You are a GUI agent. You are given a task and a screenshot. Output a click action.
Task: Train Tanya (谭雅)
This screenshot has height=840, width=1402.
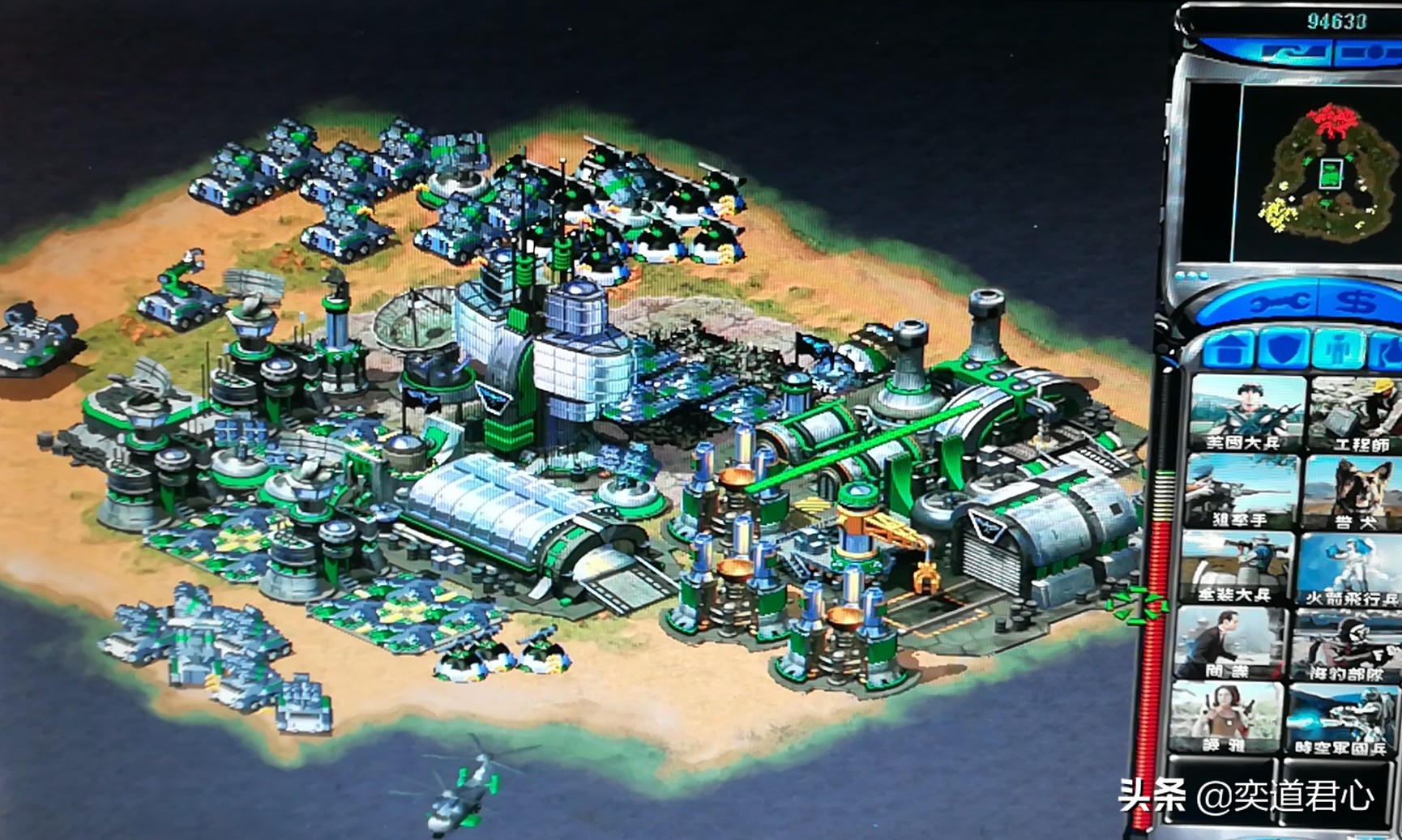[x=1227, y=718]
